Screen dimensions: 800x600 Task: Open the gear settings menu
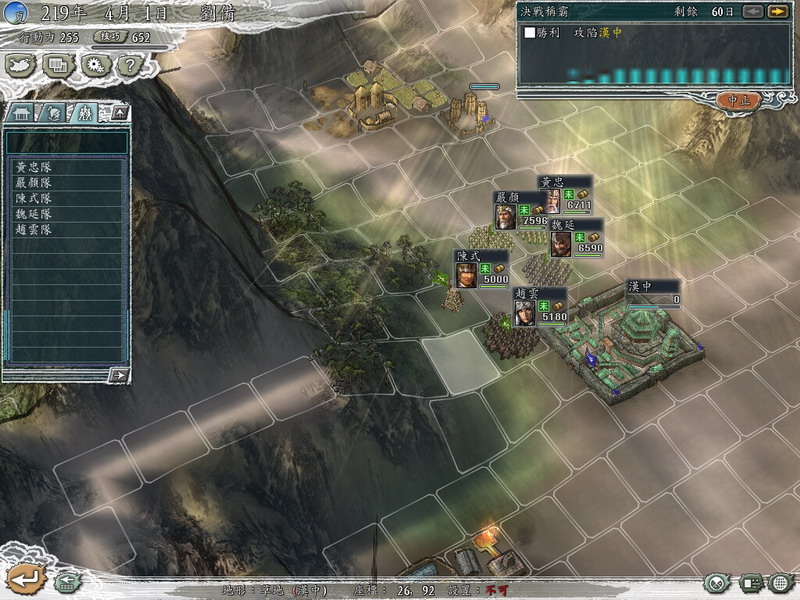(x=94, y=65)
